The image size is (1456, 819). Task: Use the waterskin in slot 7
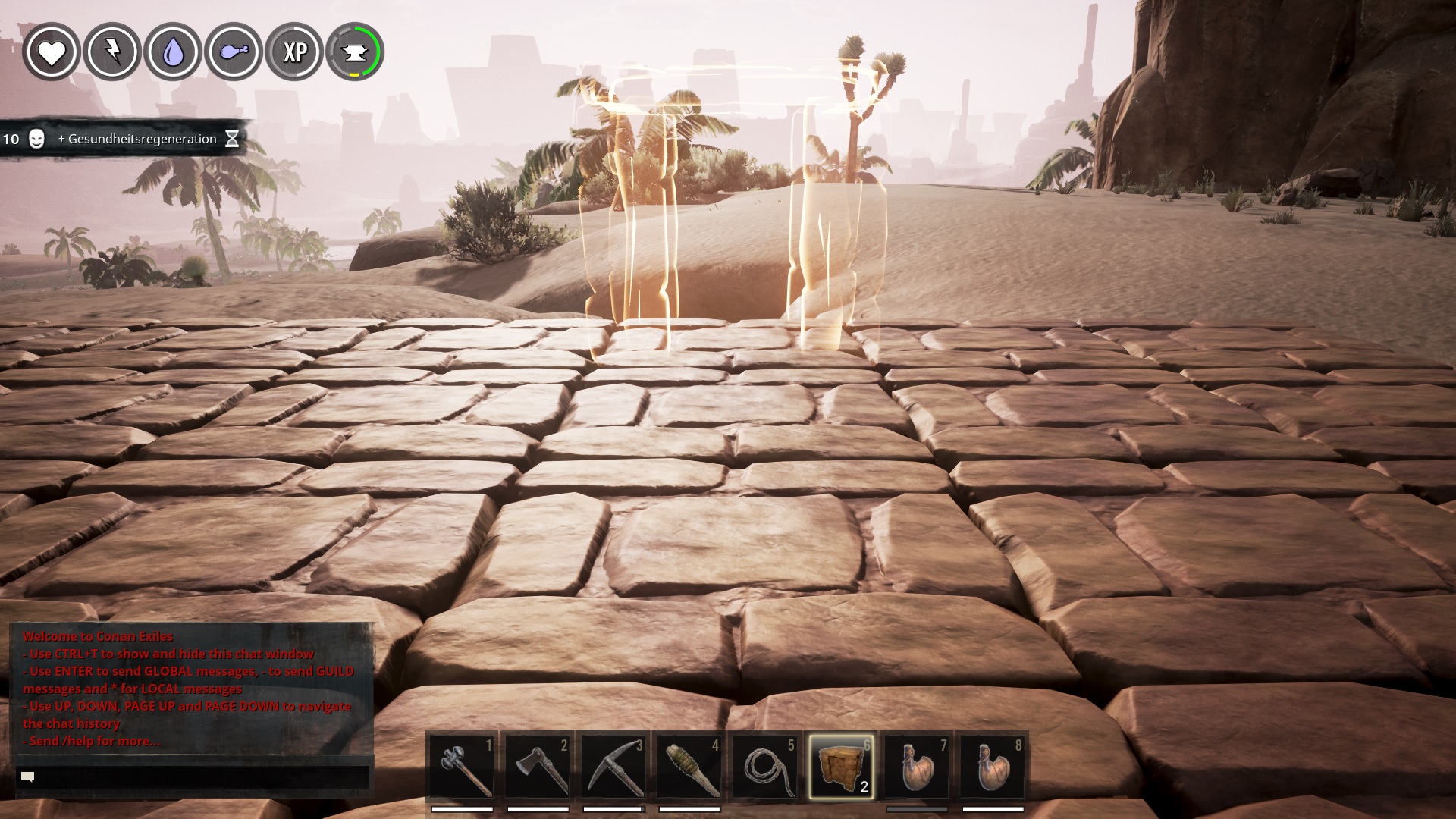pyautogui.click(x=917, y=767)
